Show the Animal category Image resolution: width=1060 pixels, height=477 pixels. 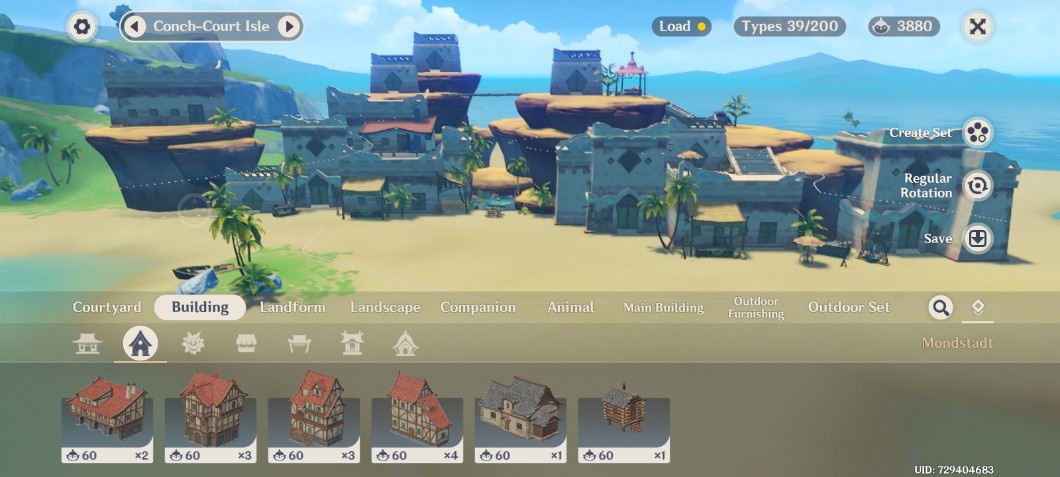[x=570, y=307]
